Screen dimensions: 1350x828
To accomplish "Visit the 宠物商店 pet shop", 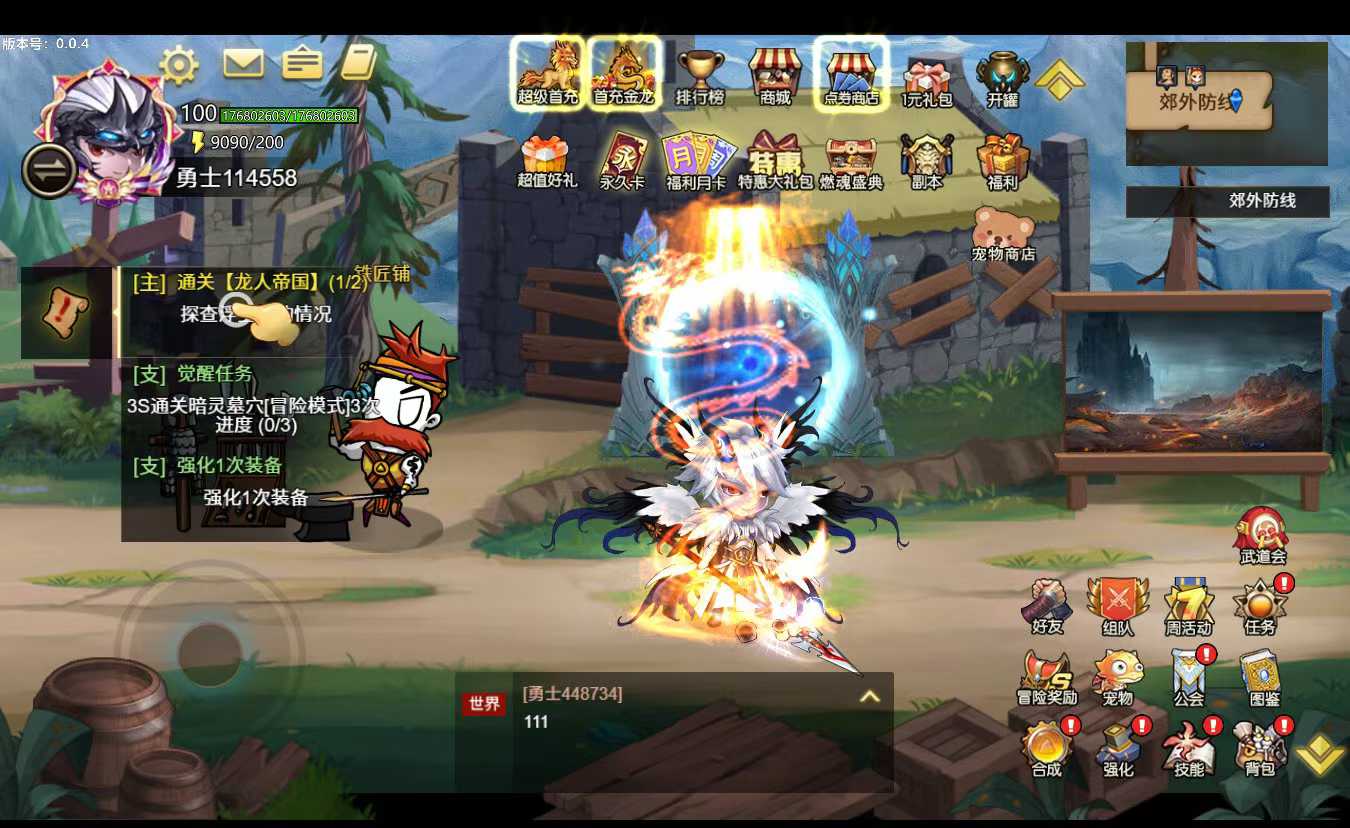I will [1003, 234].
